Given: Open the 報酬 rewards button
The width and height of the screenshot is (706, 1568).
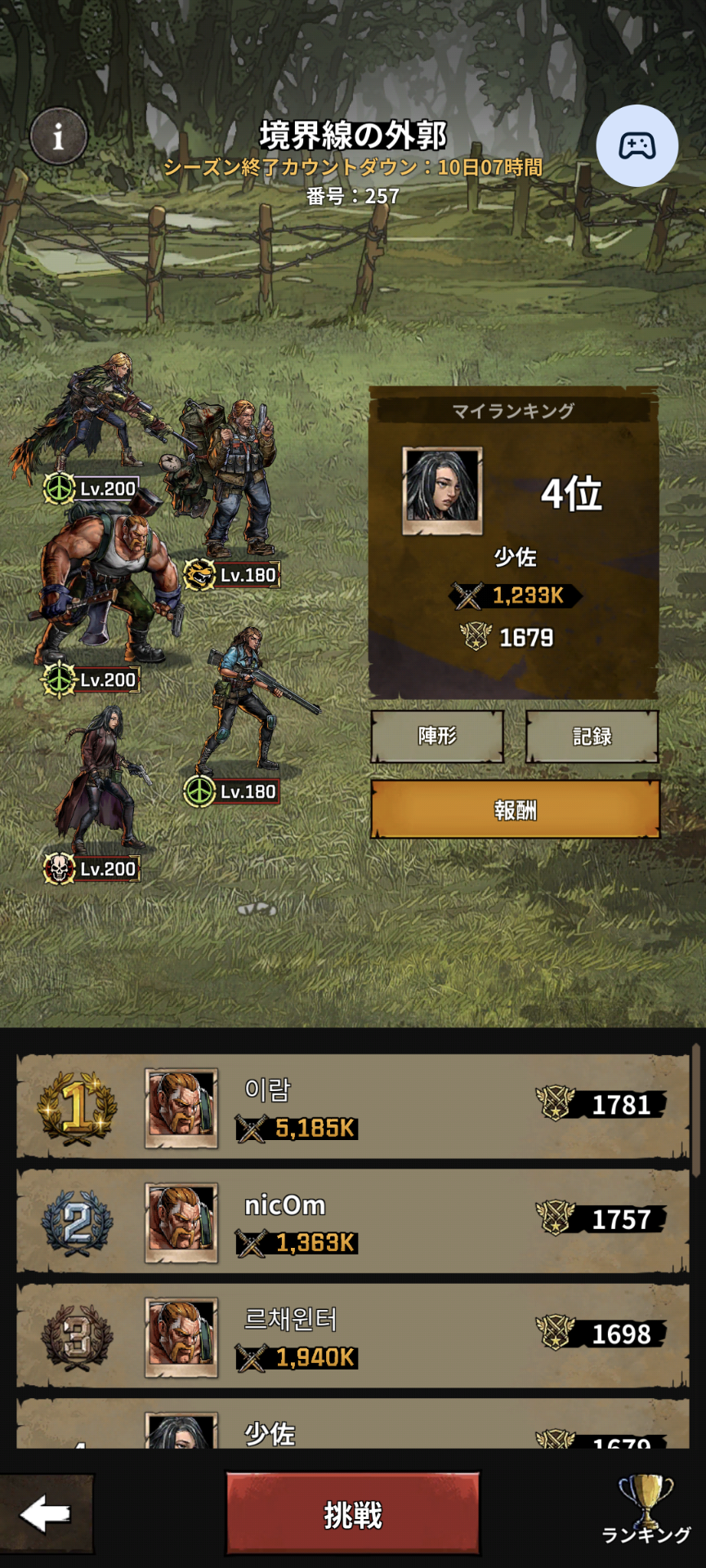Looking at the screenshot, I should point(515,809).
